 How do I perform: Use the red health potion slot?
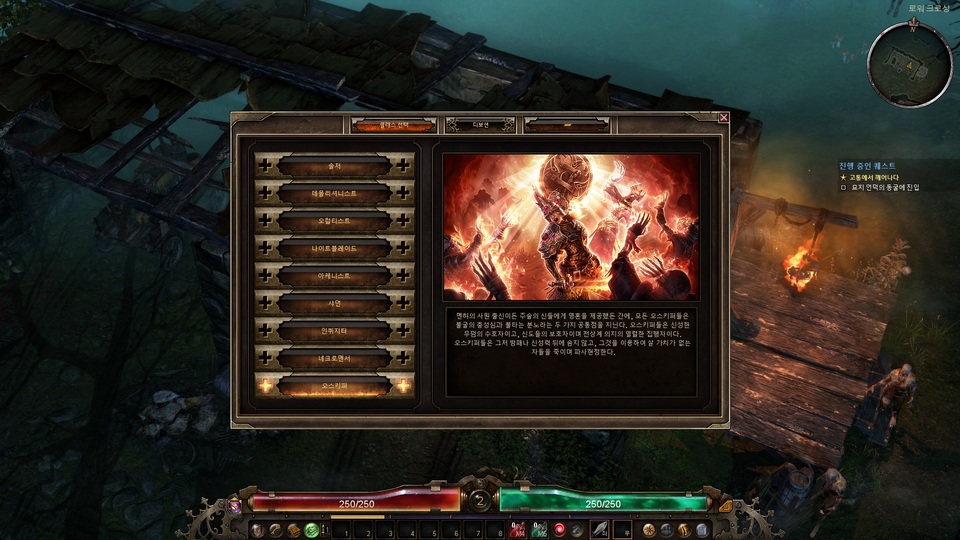tap(518, 529)
